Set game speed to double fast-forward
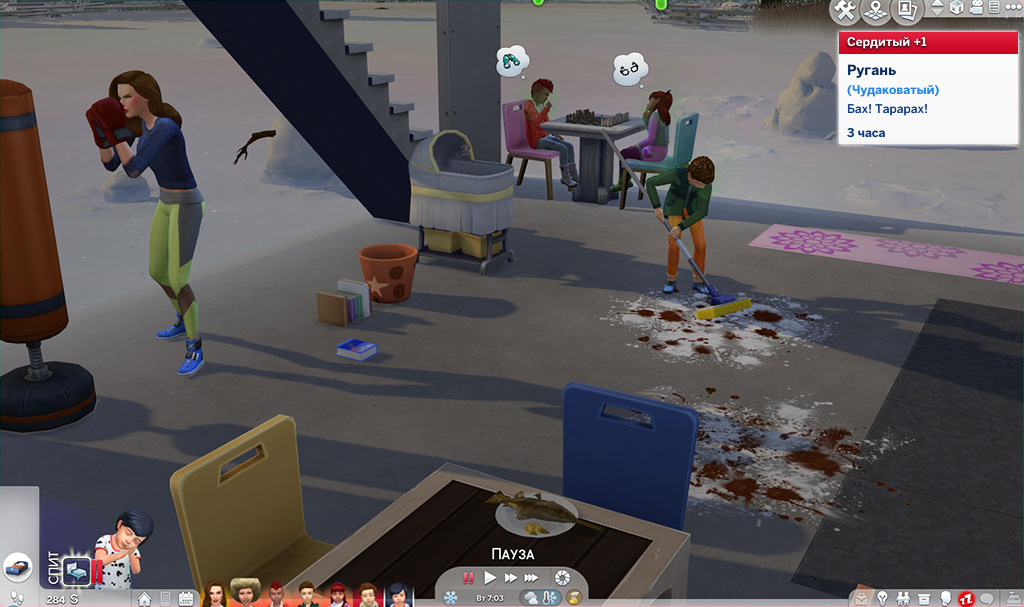 coord(511,577)
